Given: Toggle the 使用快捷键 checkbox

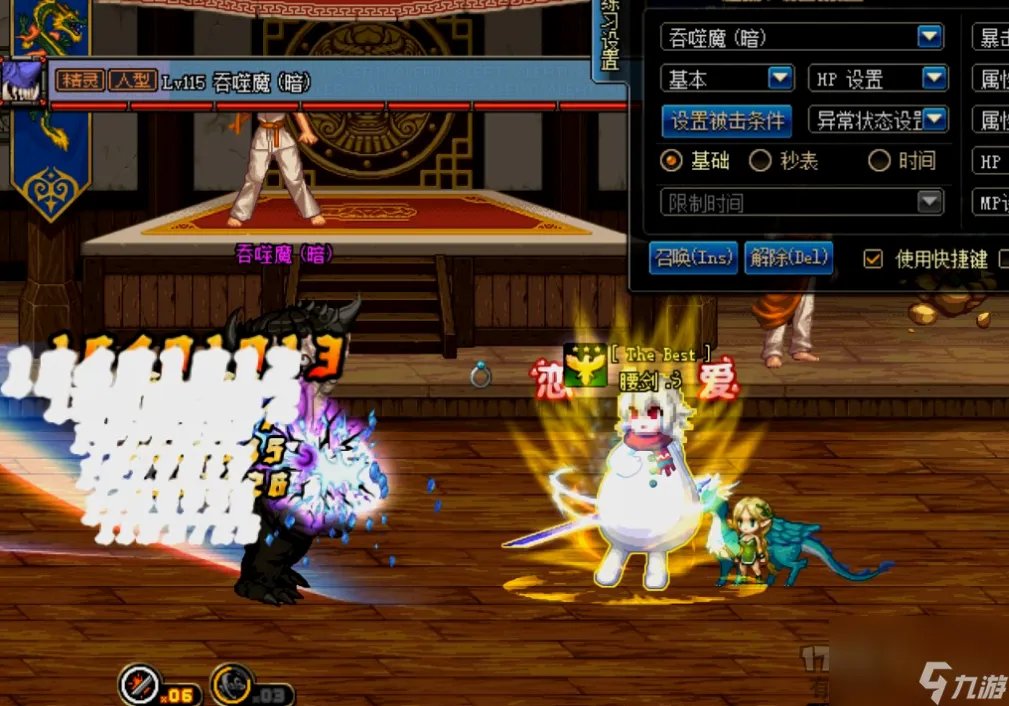Looking at the screenshot, I should (x=874, y=259).
